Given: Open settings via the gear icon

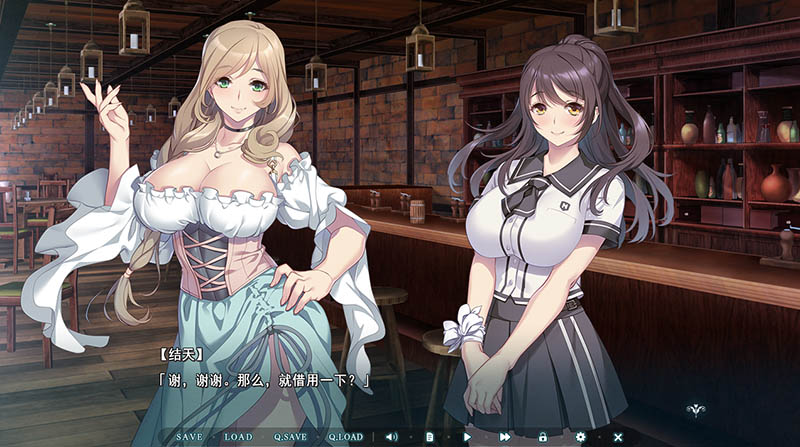Looking at the screenshot, I should (x=581, y=437).
